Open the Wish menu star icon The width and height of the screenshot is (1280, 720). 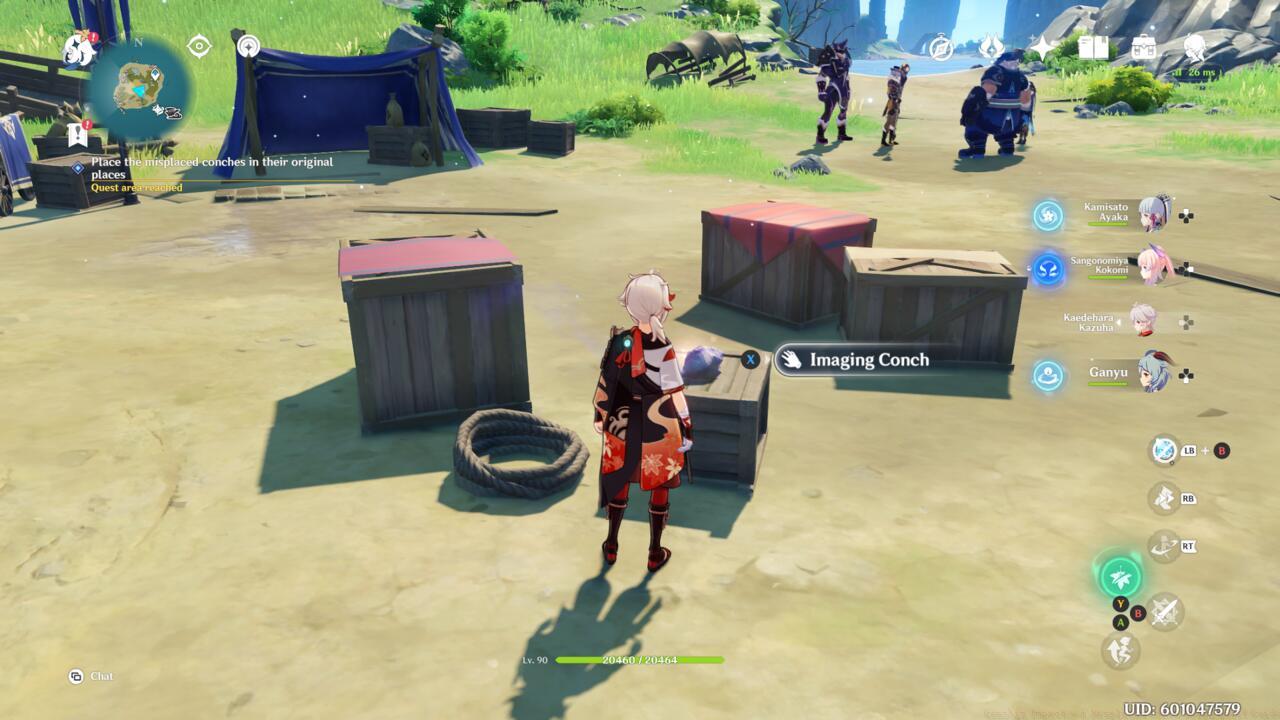(1042, 47)
